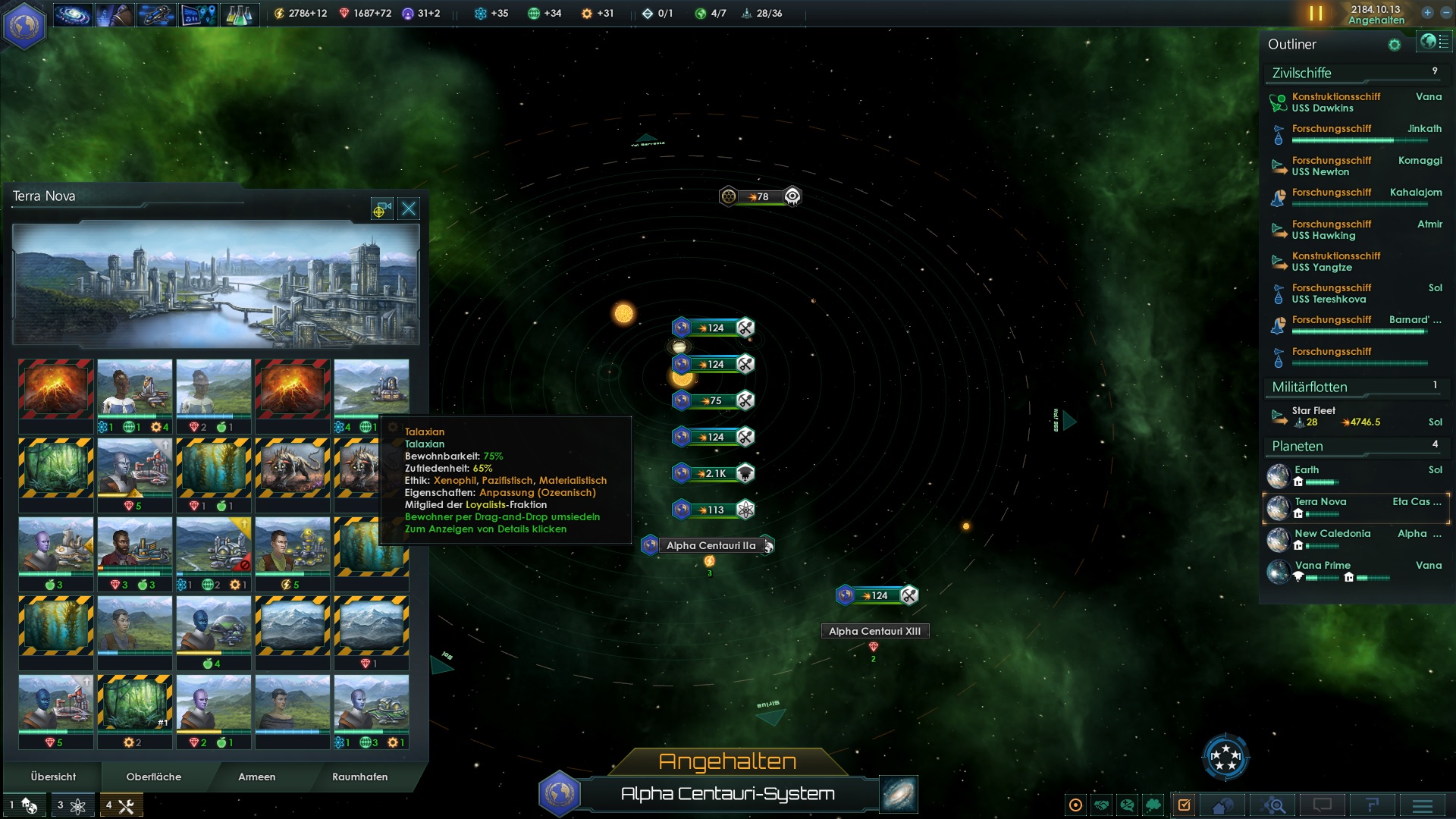Screen dimensions: 1456x819
Task: Select Earth in the Outliner planets list
Action: point(1307,470)
